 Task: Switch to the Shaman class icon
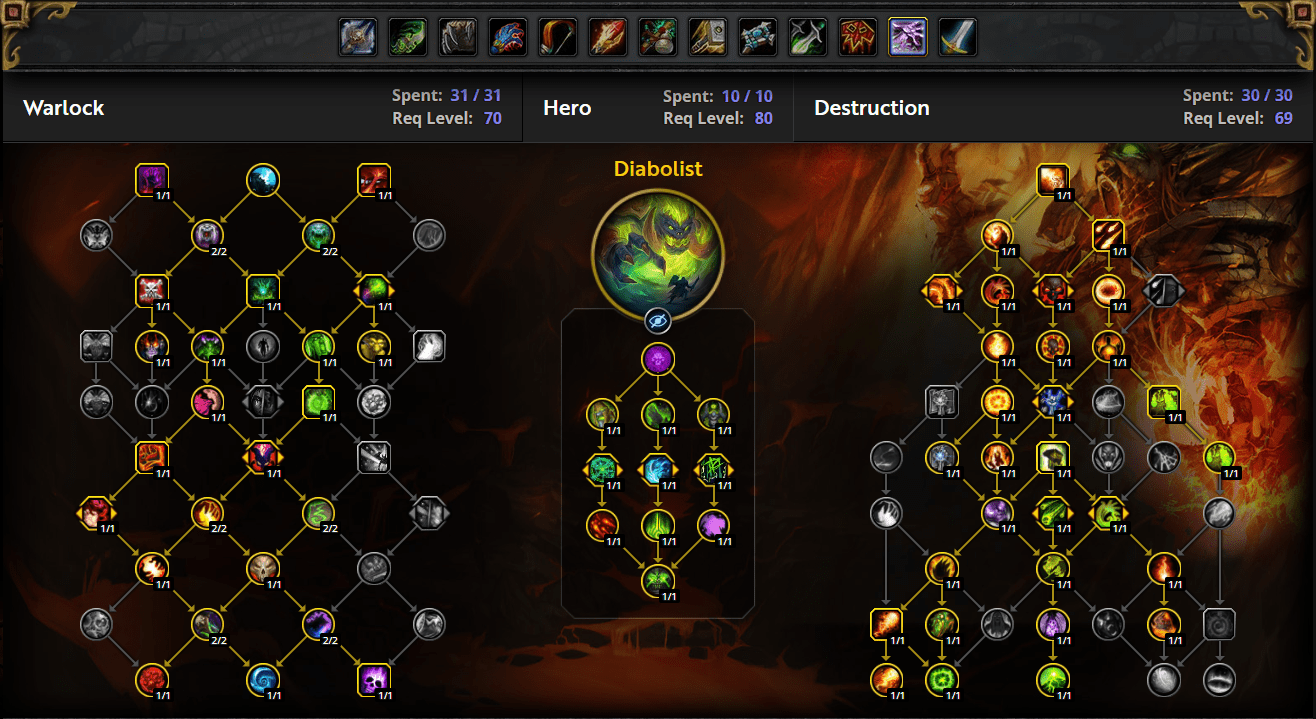pos(858,38)
